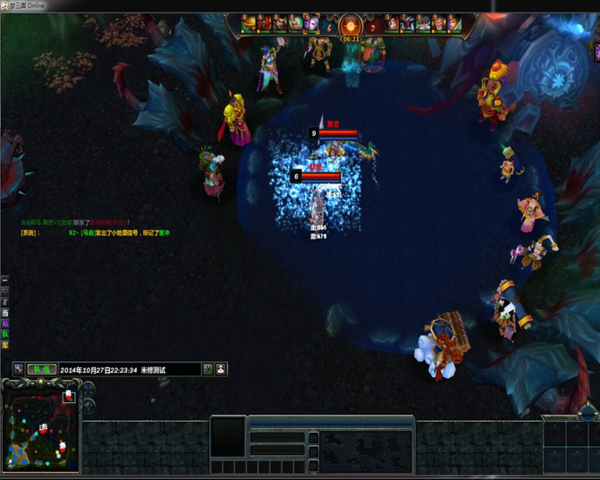The height and width of the screenshot is (480, 600).
Task: Select the highlighted purple-haired hero portrait
Action: point(310,22)
